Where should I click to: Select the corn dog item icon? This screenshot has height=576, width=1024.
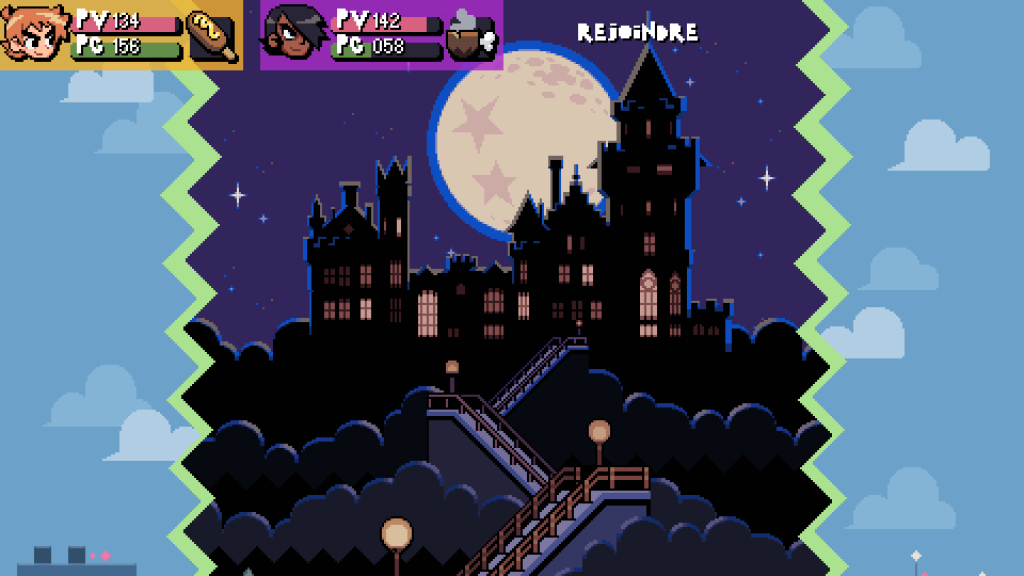click(213, 36)
